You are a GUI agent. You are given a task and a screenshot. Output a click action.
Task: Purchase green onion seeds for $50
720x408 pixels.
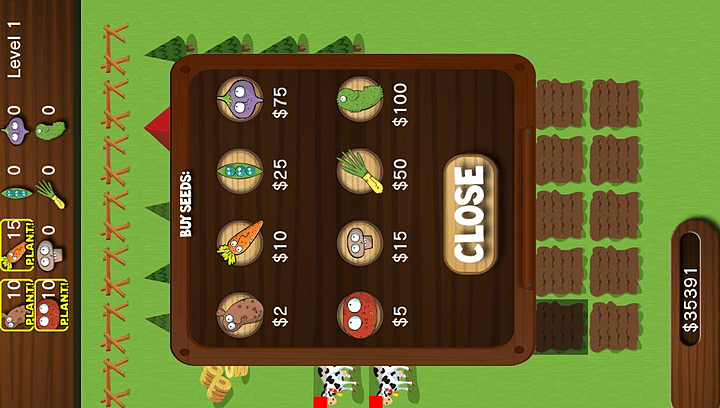(x=360, y=171)
